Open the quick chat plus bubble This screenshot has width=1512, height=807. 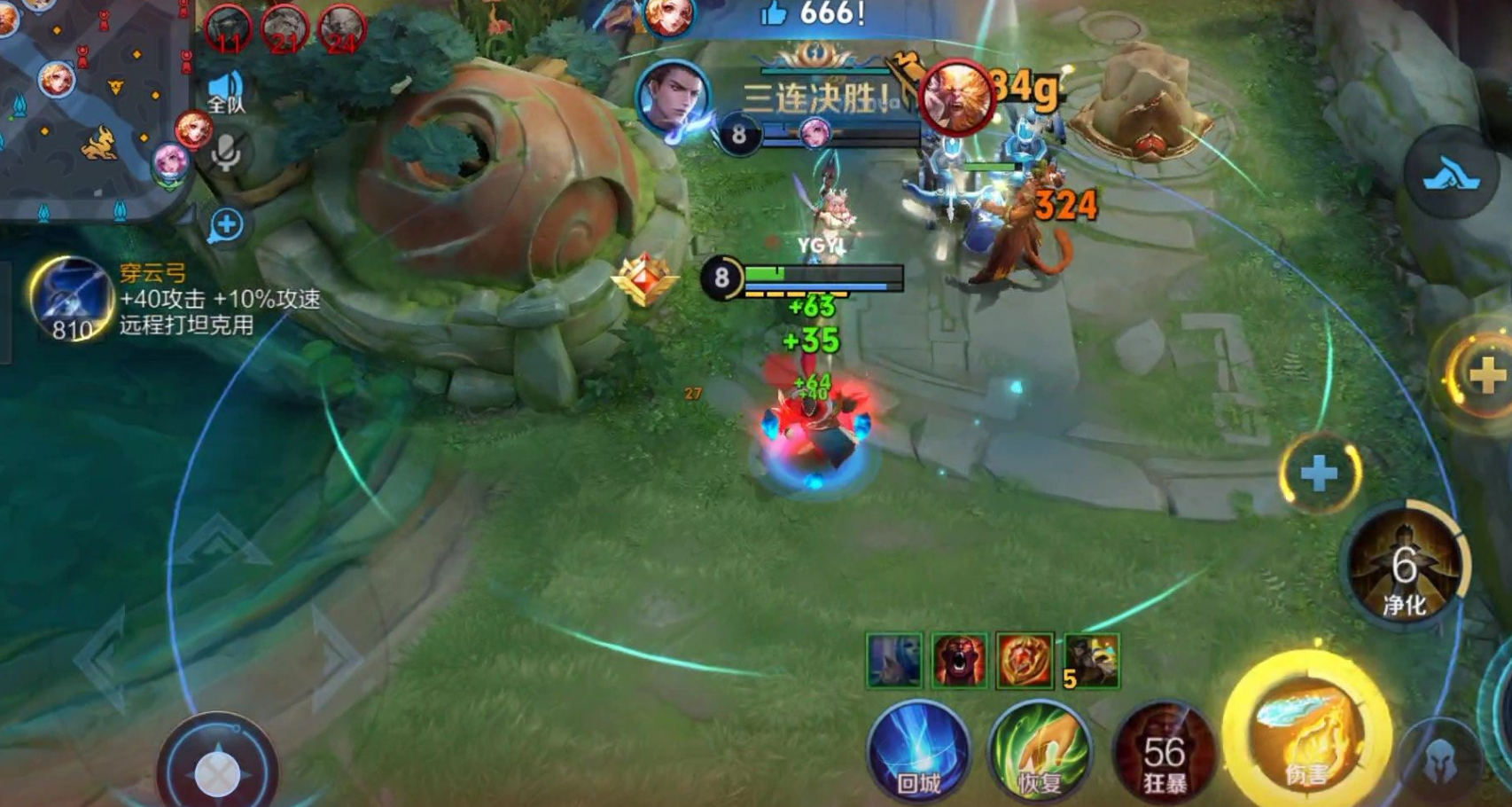pyautogui.click(x=226, y=225)
